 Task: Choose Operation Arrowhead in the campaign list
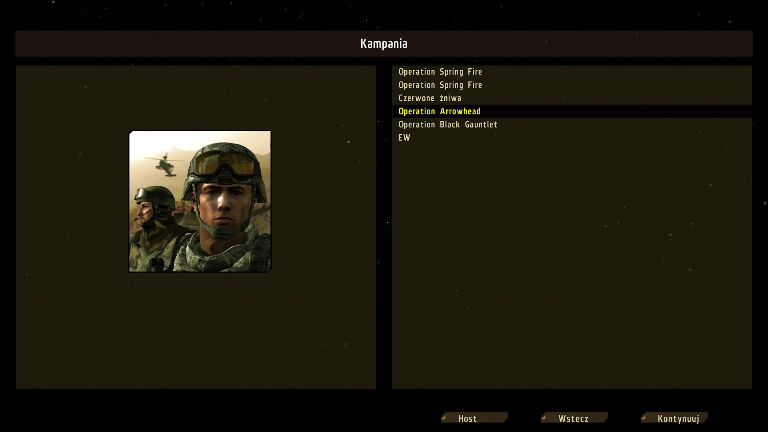tap(439, 111)
